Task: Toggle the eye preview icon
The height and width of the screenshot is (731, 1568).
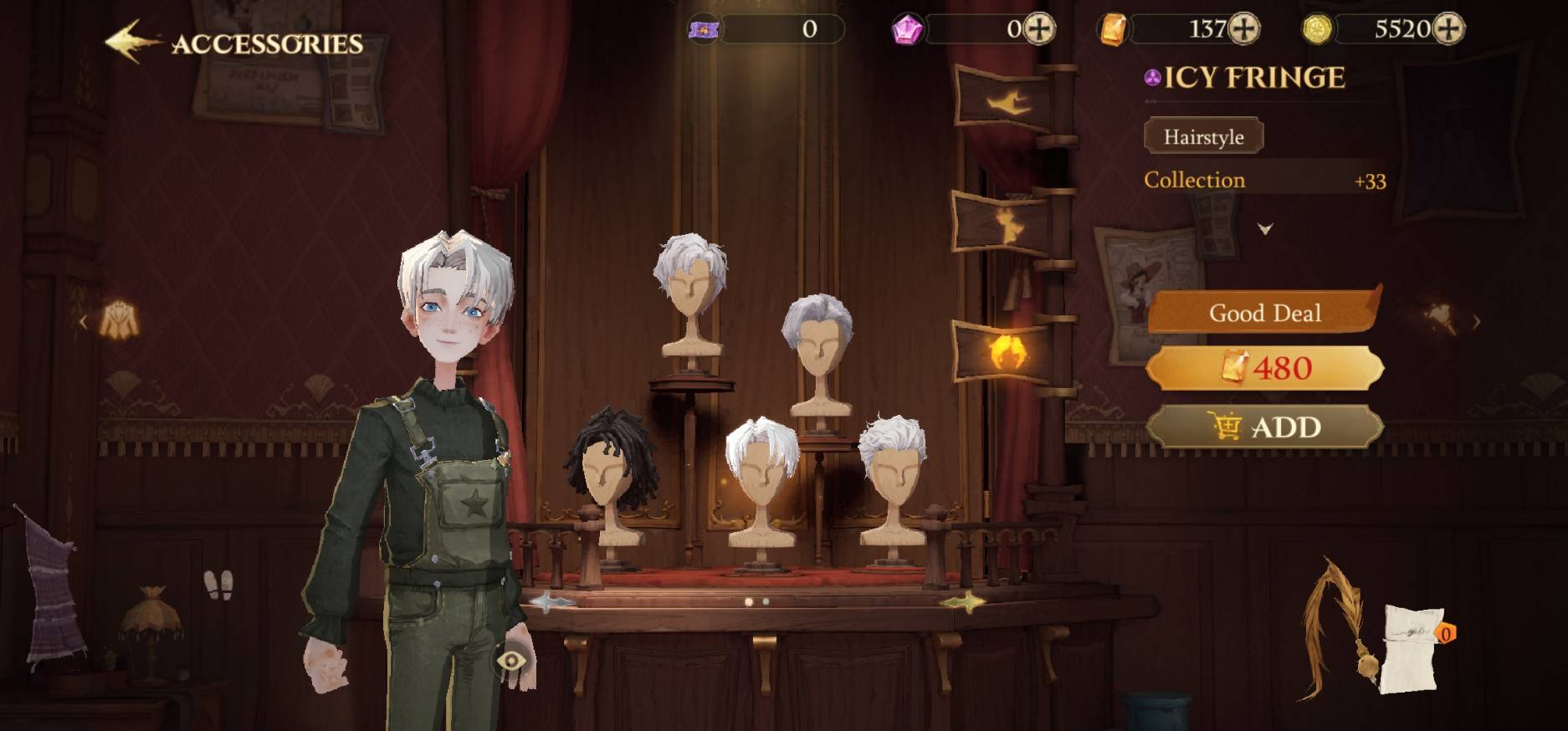Action: pos(510,662)
